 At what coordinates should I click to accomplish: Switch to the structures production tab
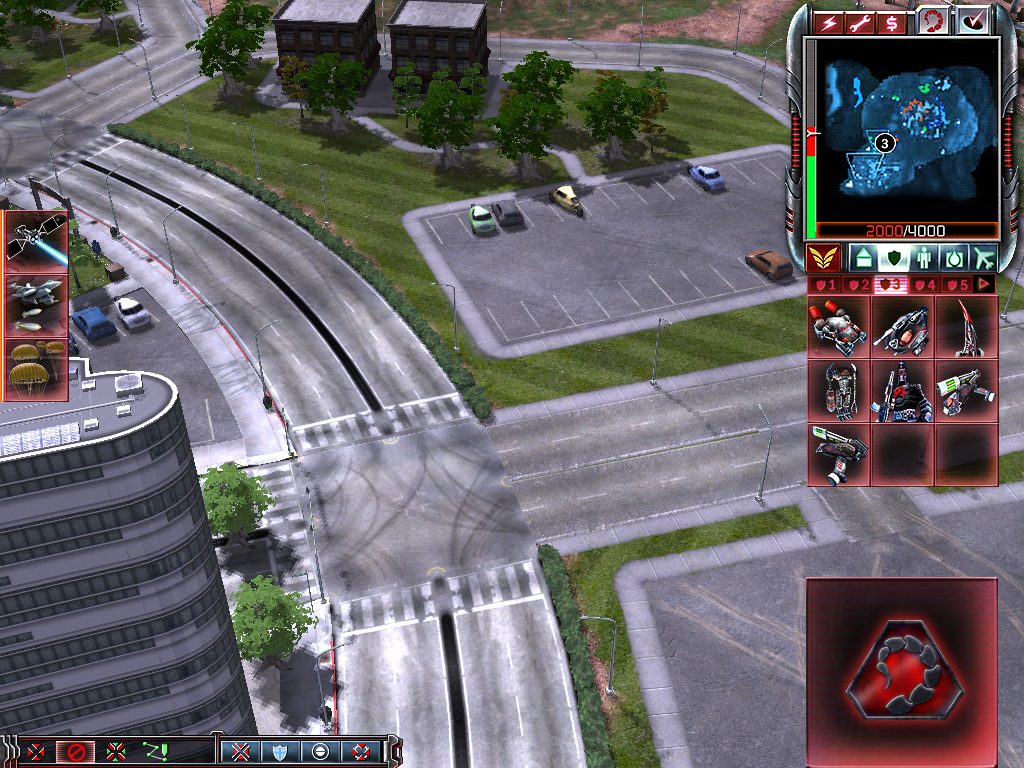[863, 258]
